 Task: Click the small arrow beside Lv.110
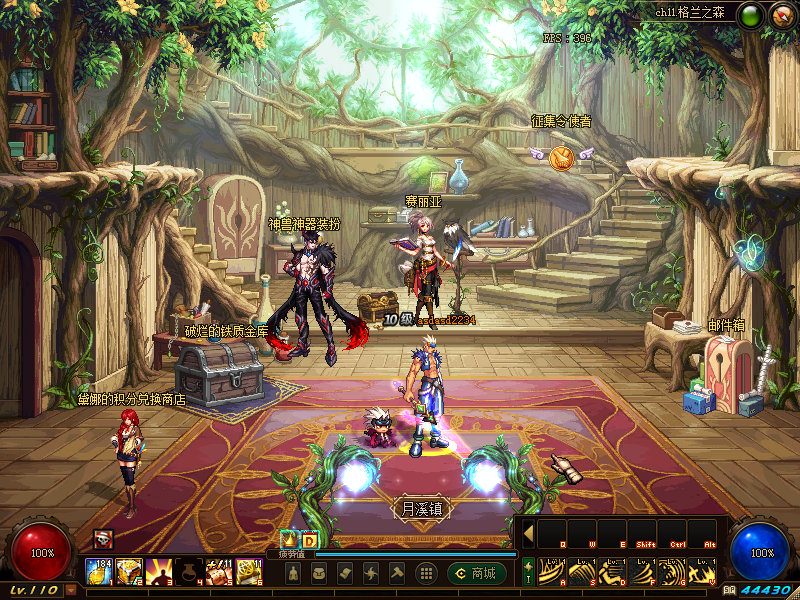[70, 590]
